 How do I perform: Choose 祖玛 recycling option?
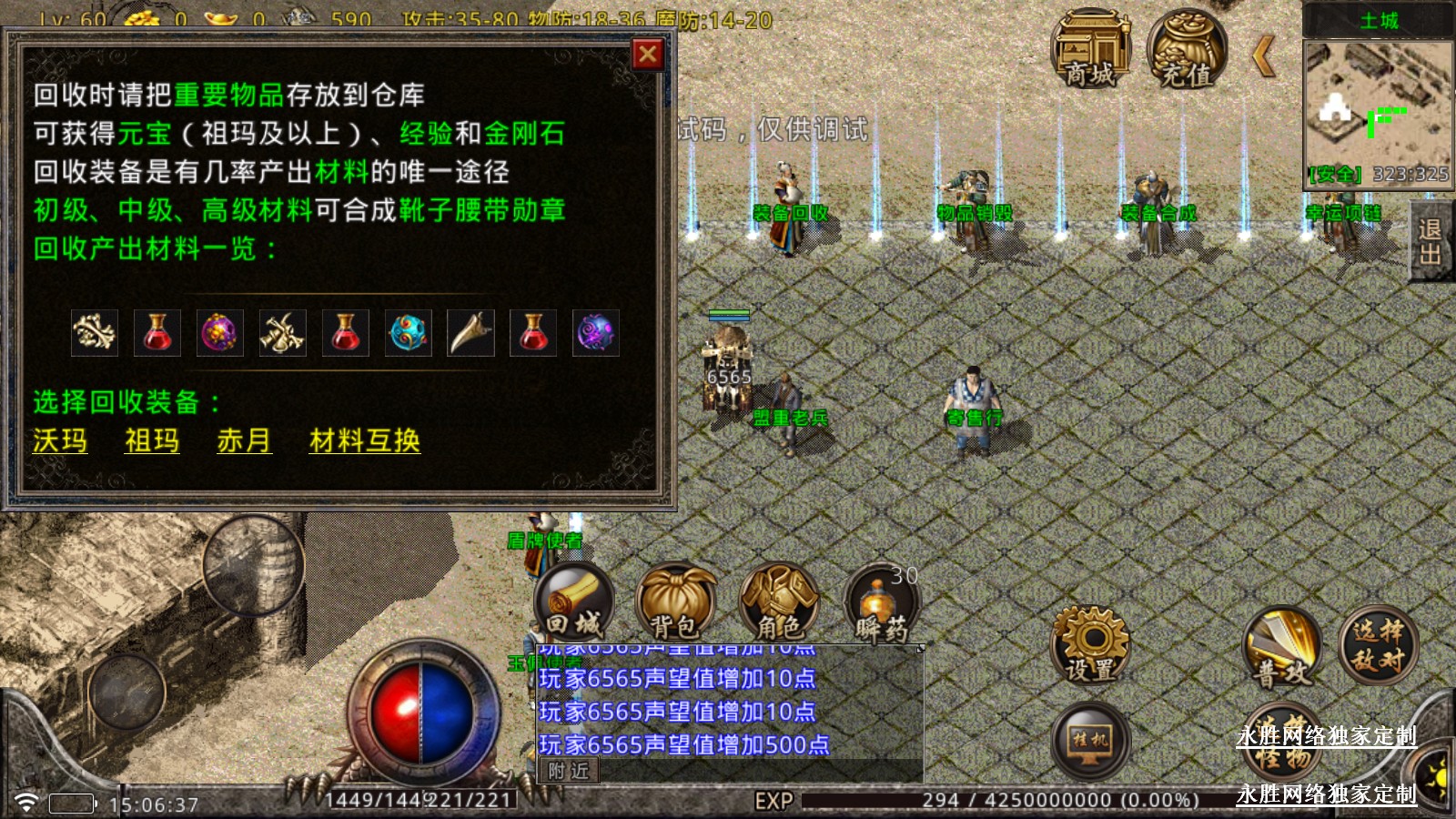click(x=152, y=440)
